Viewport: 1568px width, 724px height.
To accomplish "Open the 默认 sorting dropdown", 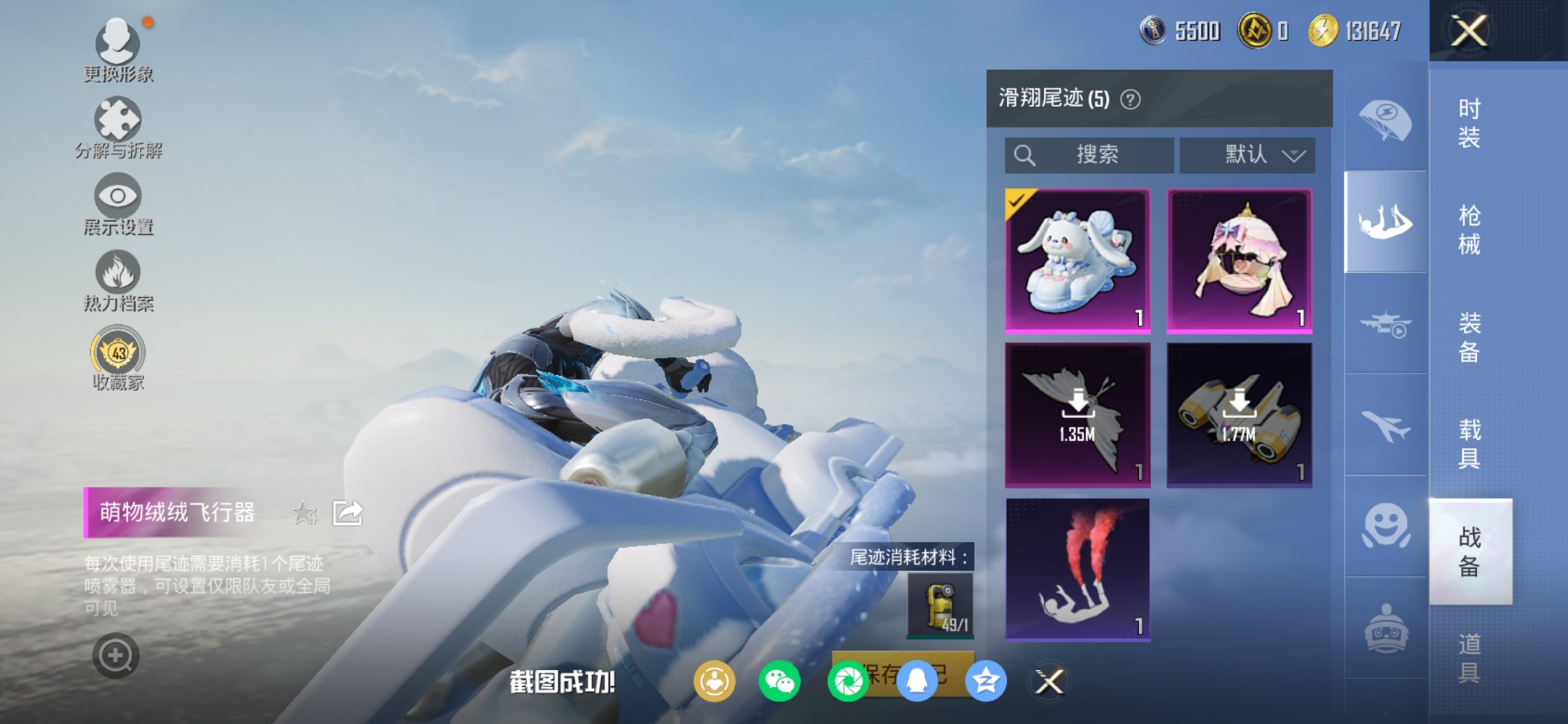I will (x=1247, y=154).
